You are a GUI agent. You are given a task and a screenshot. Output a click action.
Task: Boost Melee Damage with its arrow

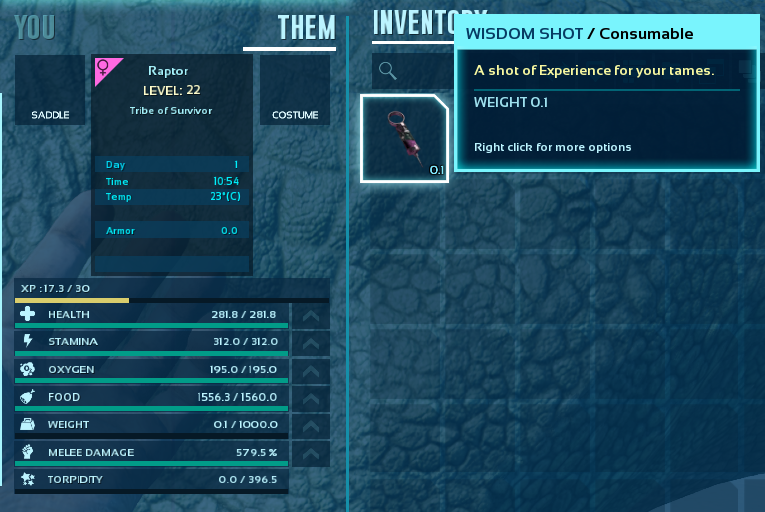(x=310, y=453)
